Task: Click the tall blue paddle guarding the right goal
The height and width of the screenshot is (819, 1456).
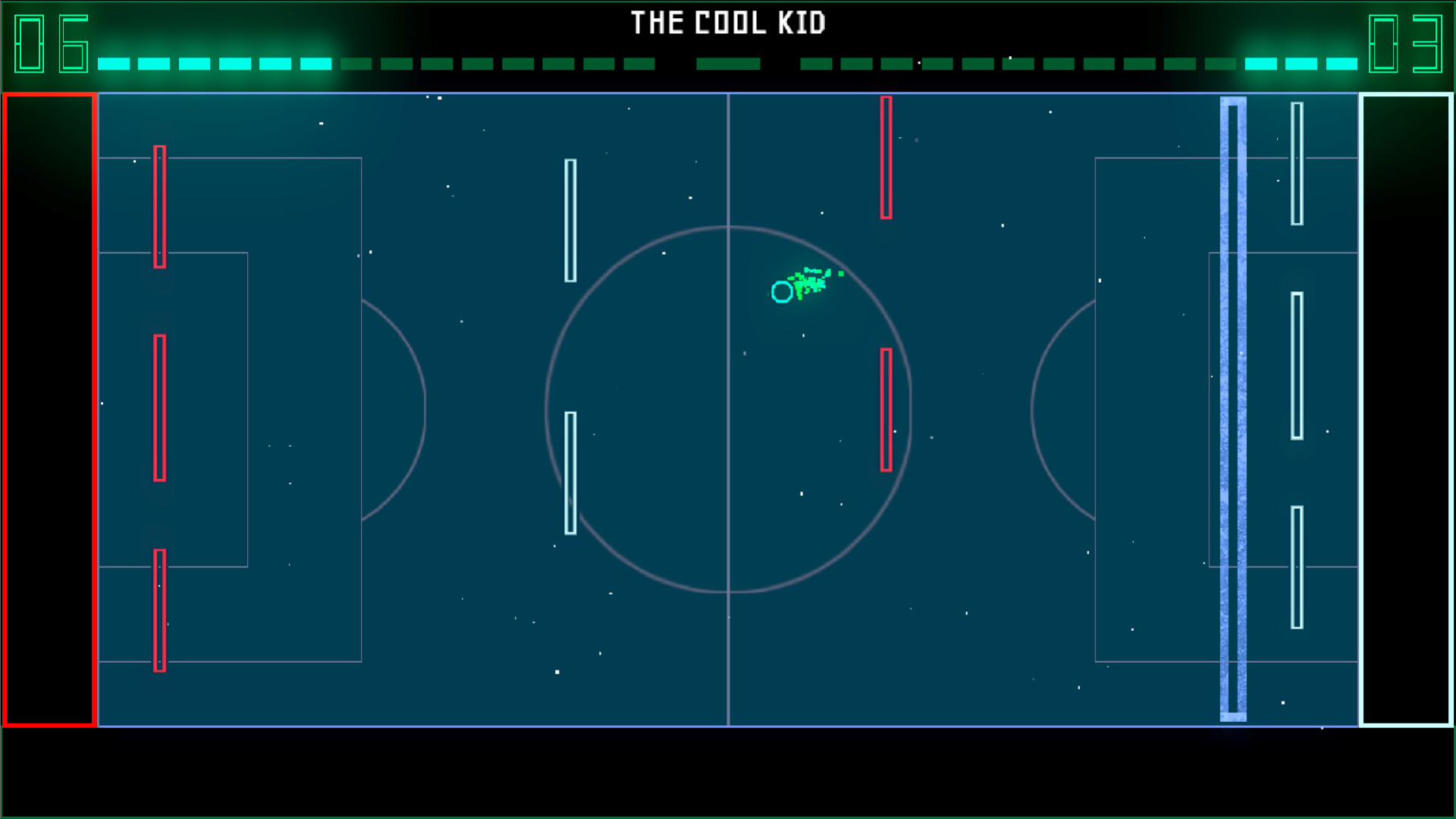Action: click(x=1232, y=409)
